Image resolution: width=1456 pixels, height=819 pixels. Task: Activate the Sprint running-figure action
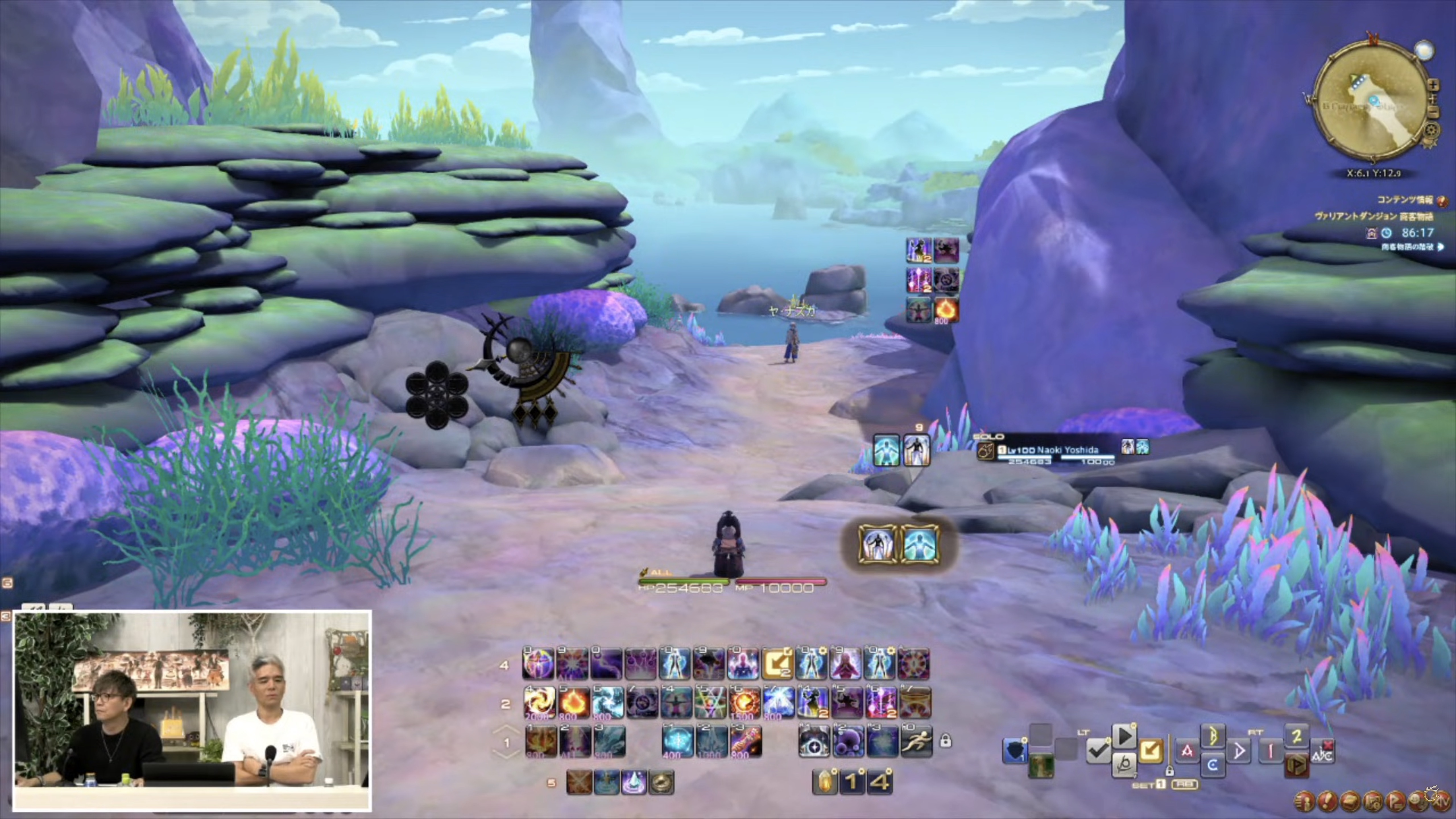(916, 741)
